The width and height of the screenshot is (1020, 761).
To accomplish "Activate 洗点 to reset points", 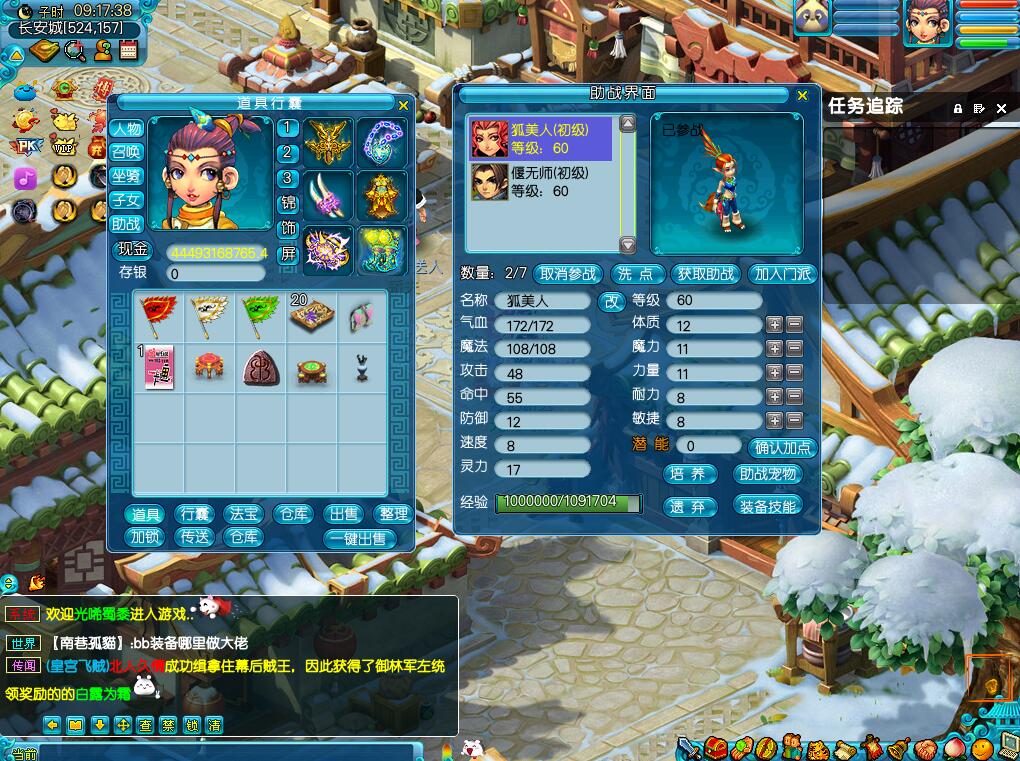I will [636, 274].
